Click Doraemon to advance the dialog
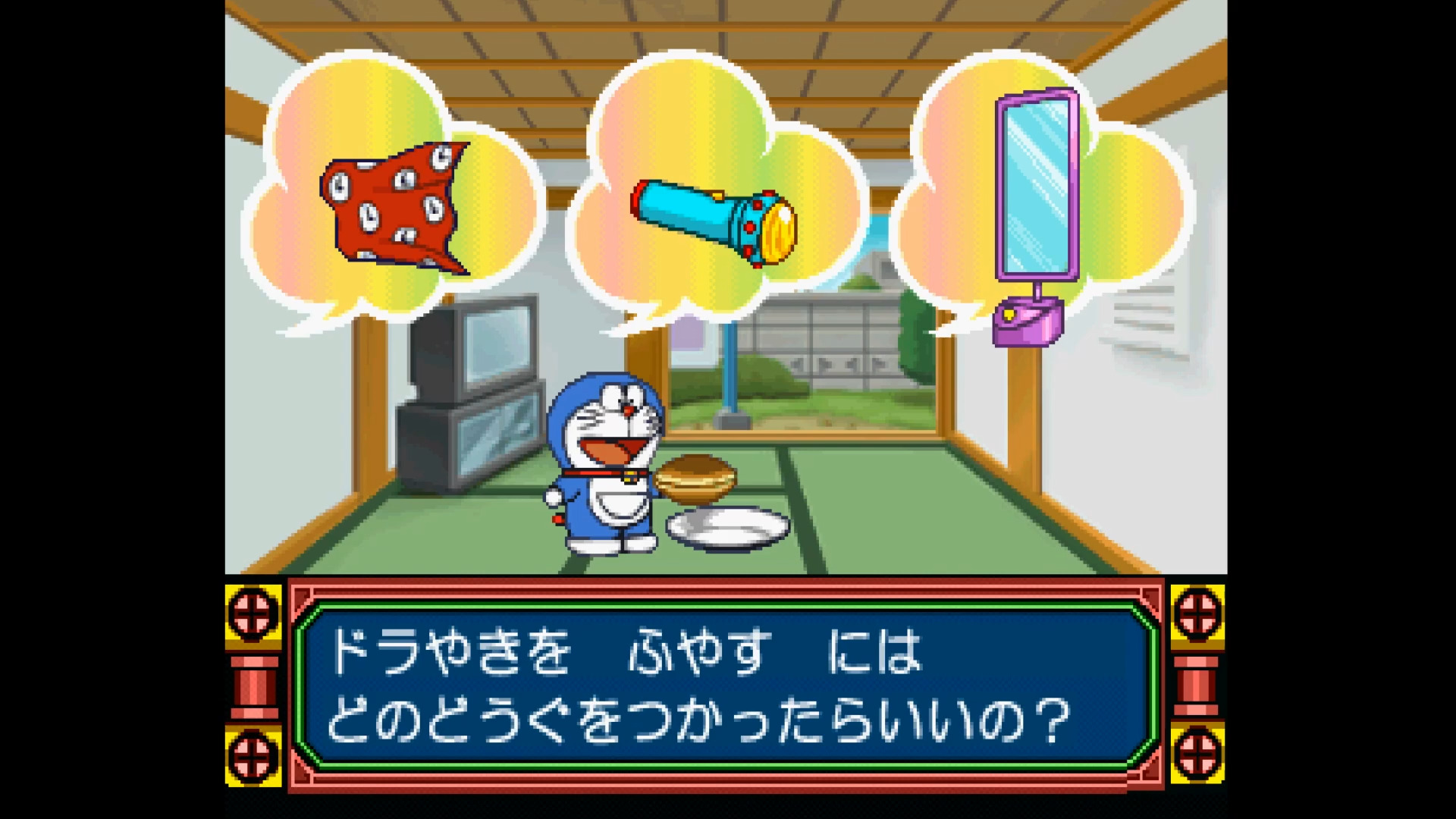This screenshot has width=1456, height=819. (x=607, y=455)
